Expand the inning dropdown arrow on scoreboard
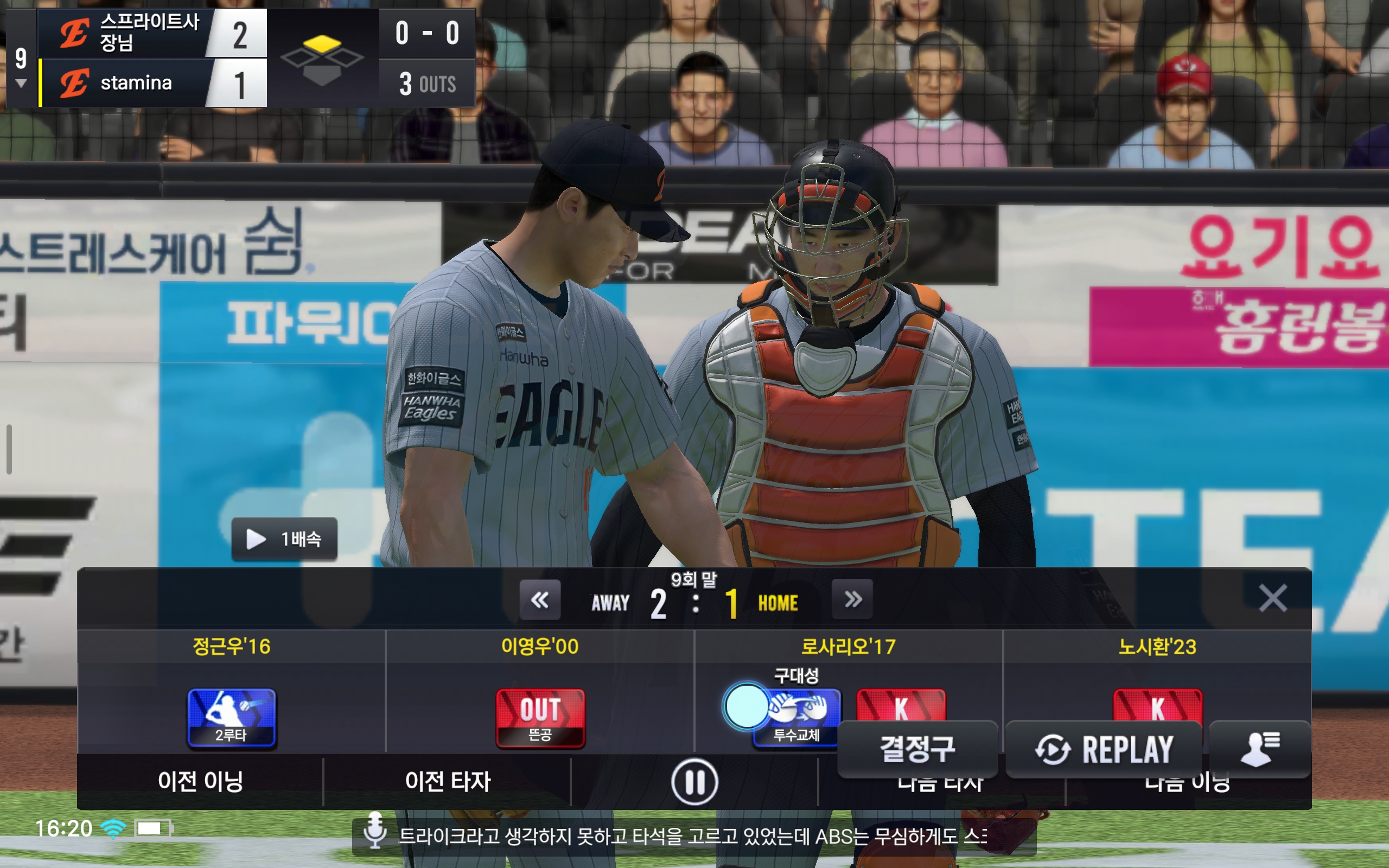 tap(21, 84)
